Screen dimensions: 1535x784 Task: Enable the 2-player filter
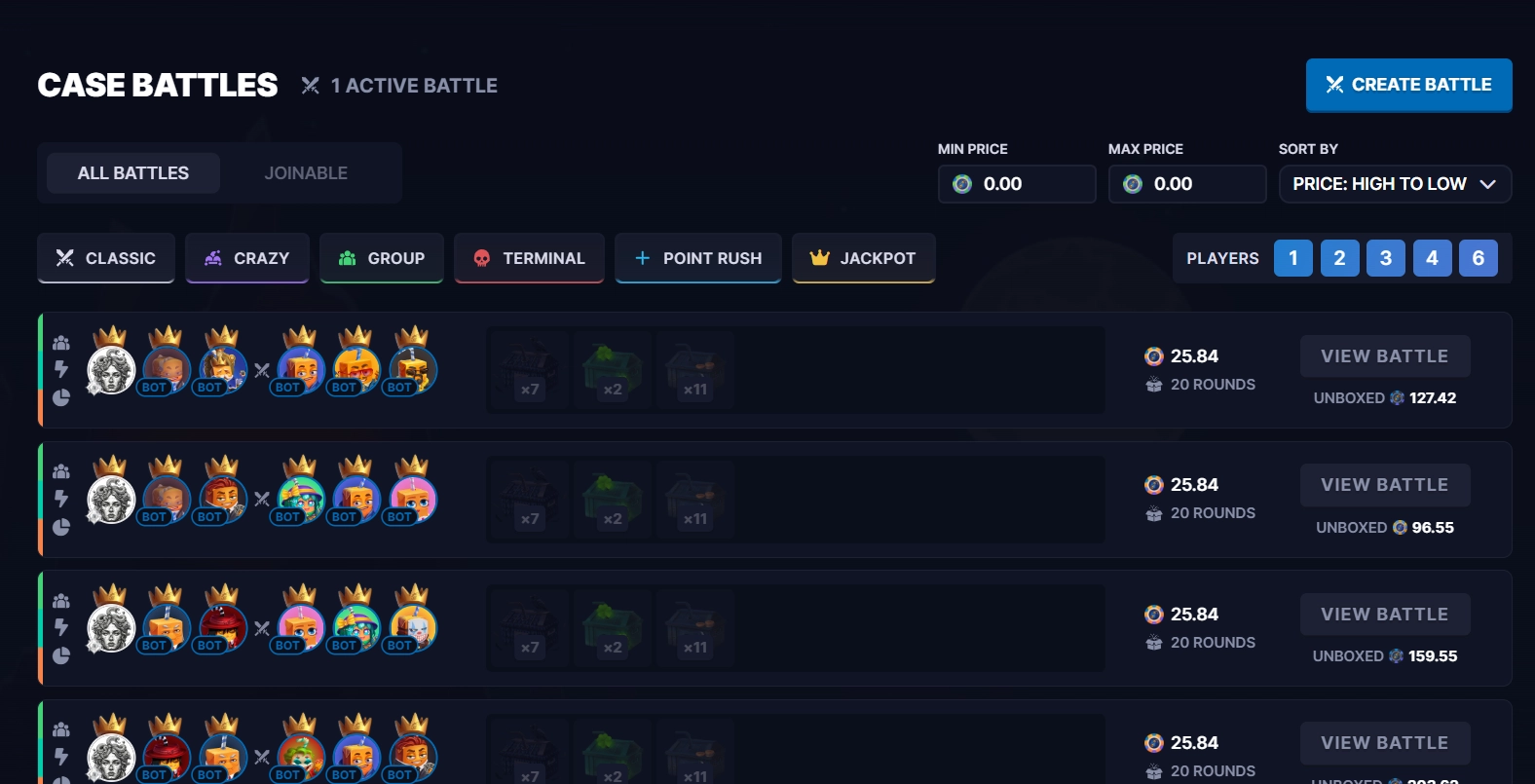pyautogui.click(x=1339, y=258)
